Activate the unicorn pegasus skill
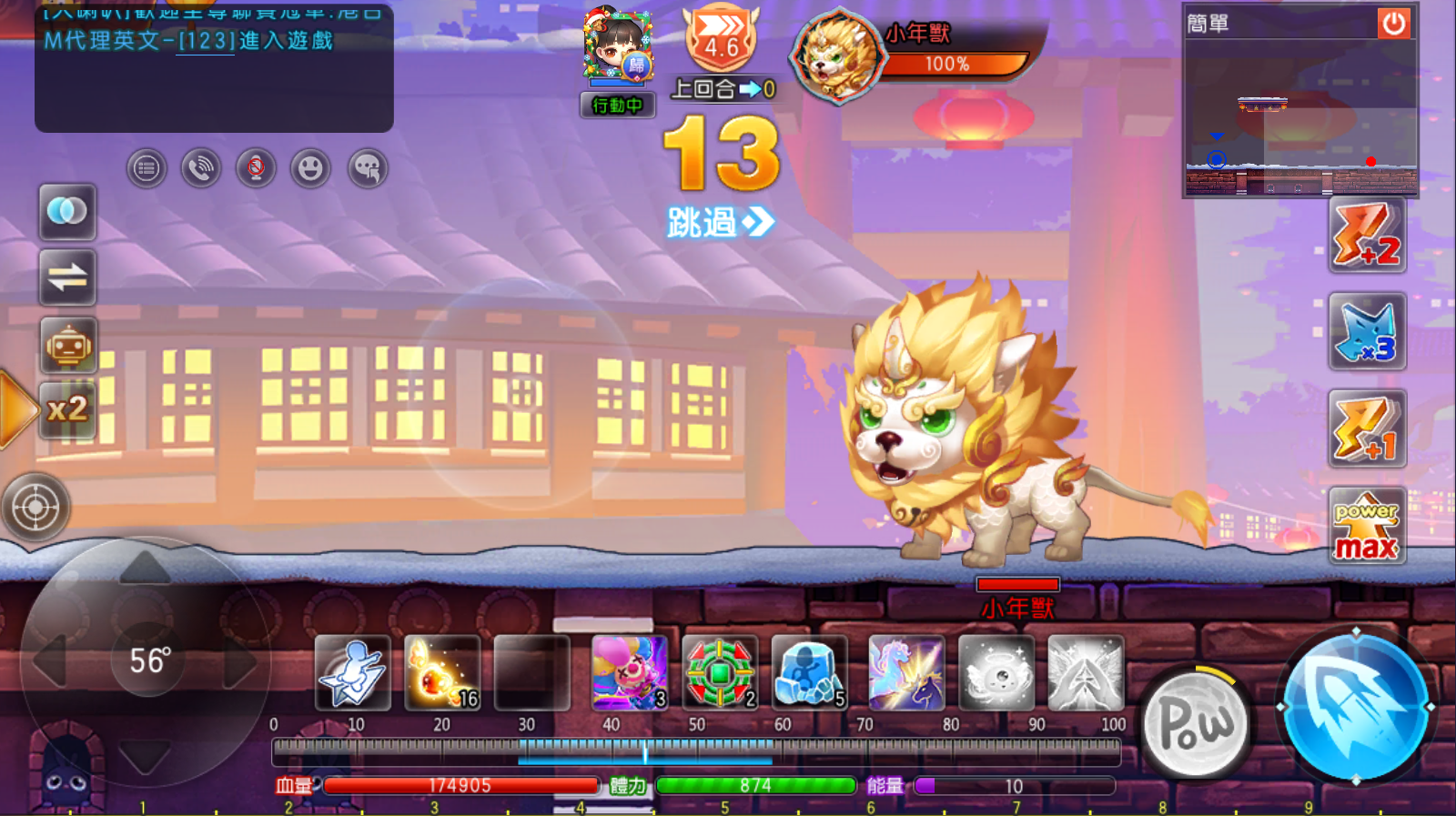Image resolution: width=1456 pixels, height=816 pixels. point(905,673)
